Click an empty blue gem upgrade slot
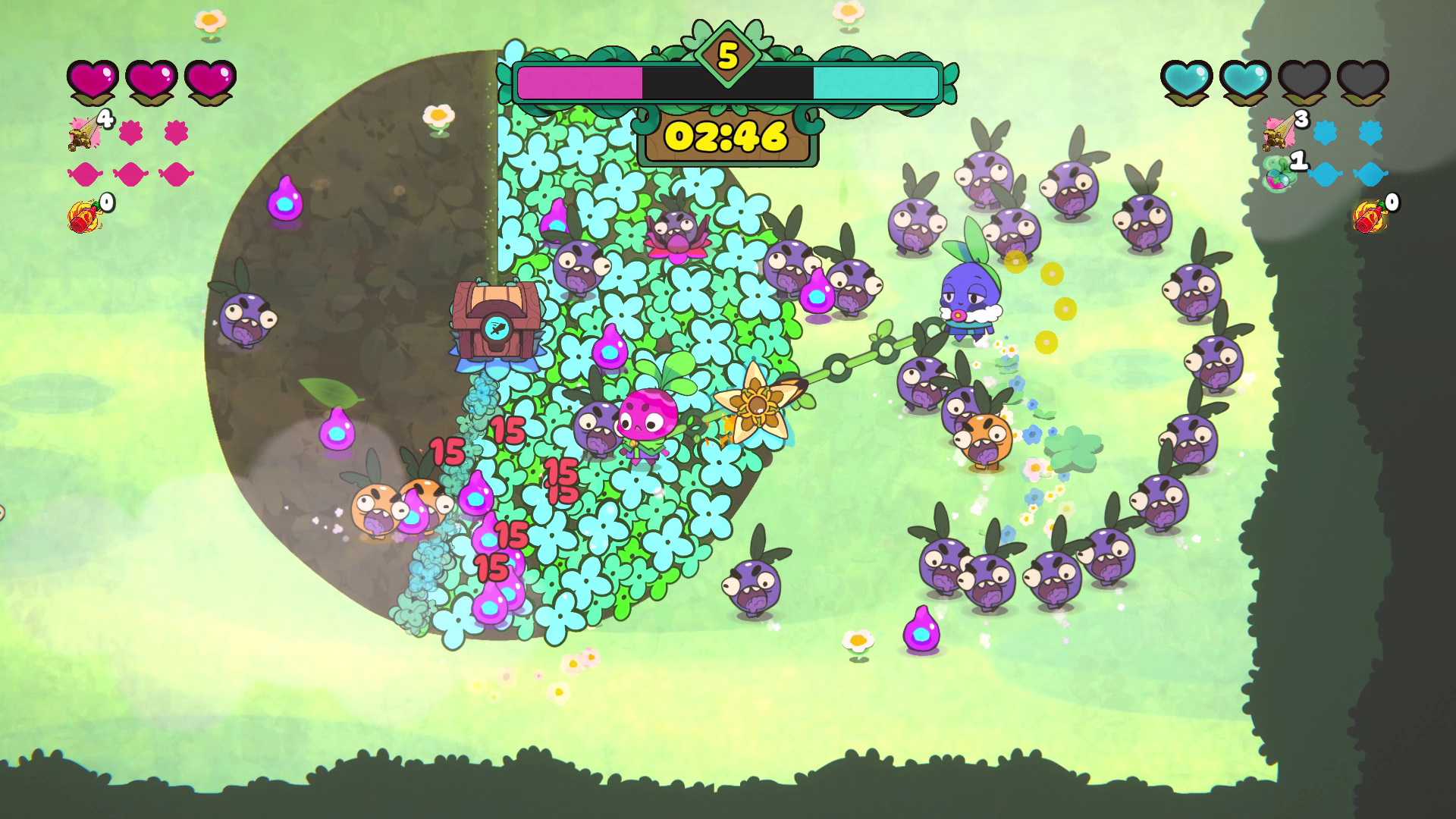1456x819 pixels. [1325, 175]
